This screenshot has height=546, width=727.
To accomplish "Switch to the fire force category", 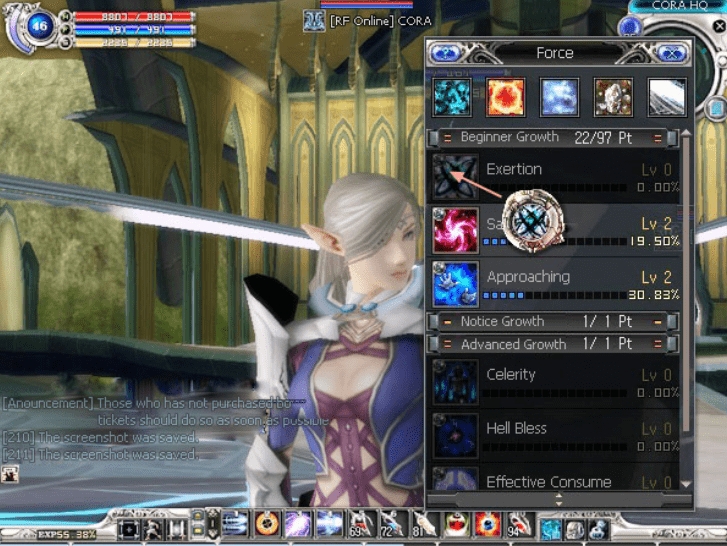I will point(505,98).
